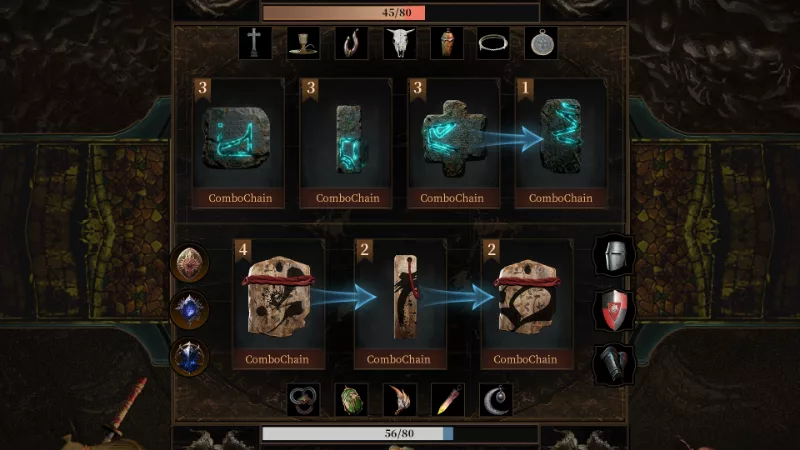The width and height of the screenshot is (800, 450).
Task: Select the red-orange gem orb
Action: [189, 264]
